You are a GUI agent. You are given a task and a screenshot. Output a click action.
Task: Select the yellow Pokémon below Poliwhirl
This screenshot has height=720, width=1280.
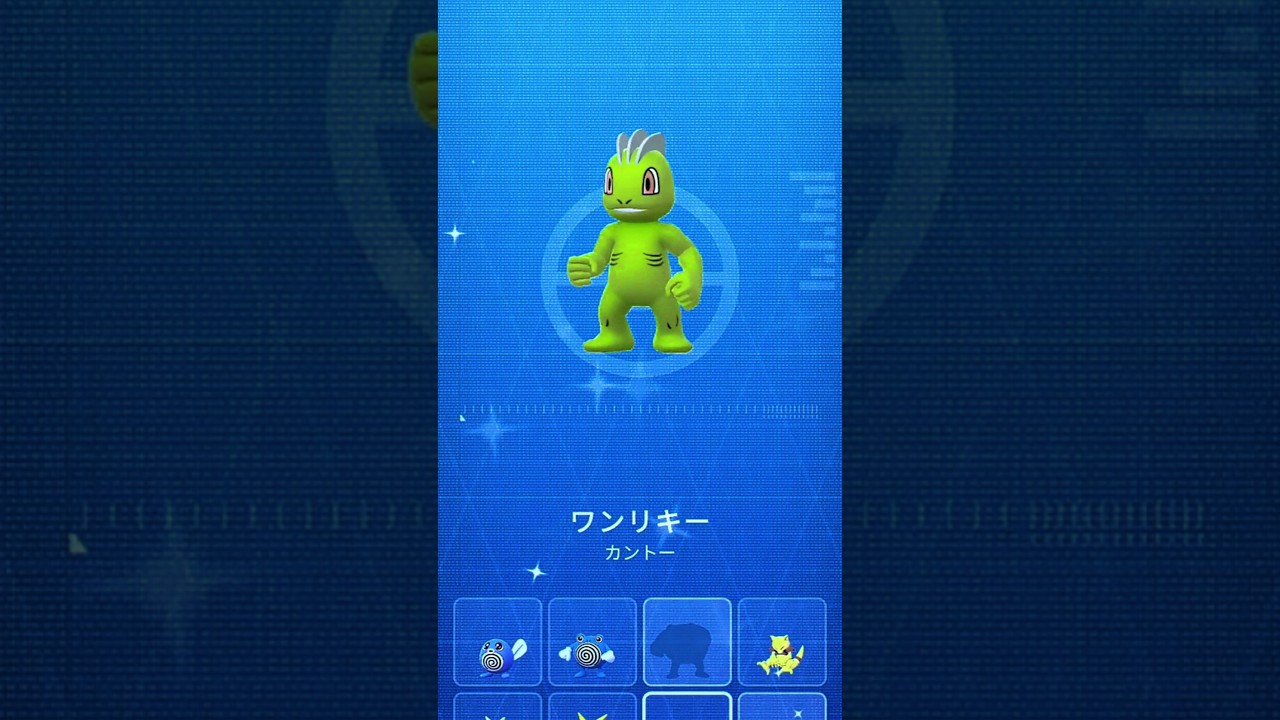pos(591,712)
